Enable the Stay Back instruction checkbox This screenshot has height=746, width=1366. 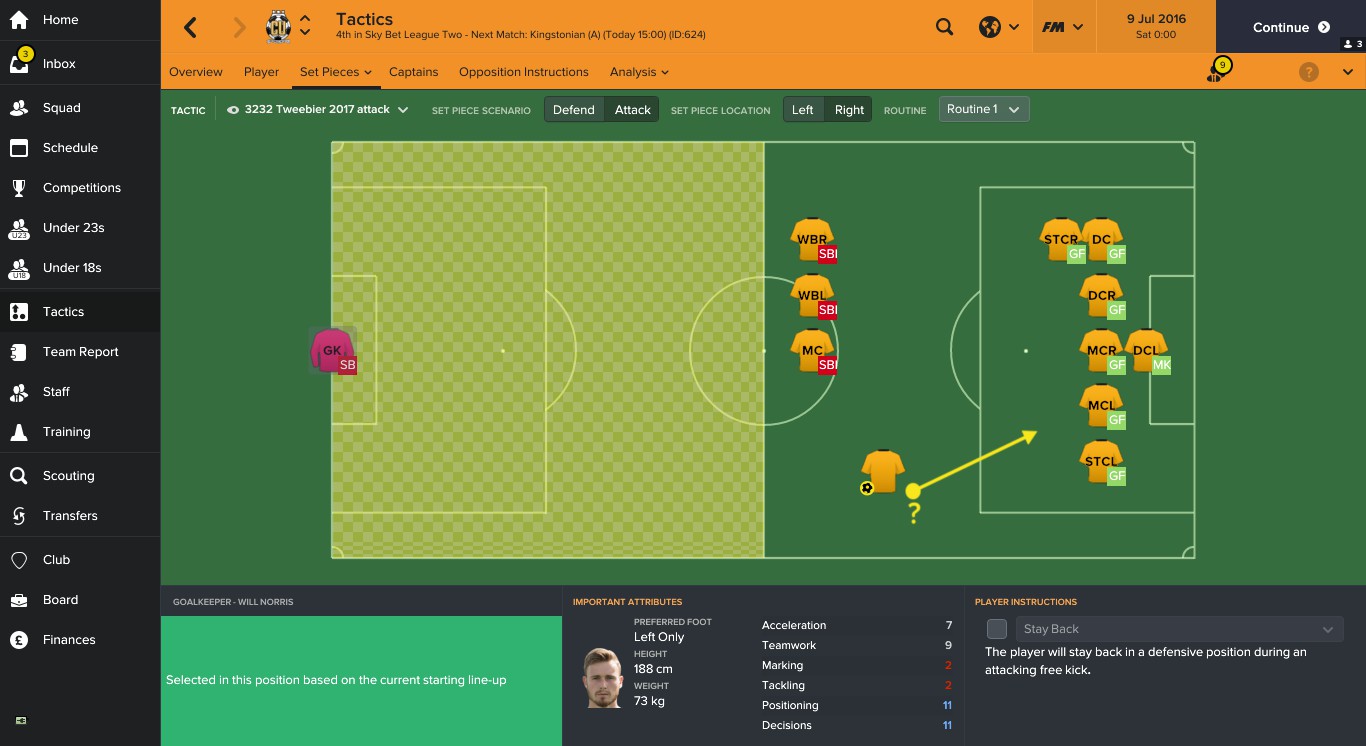coord(996,629)
